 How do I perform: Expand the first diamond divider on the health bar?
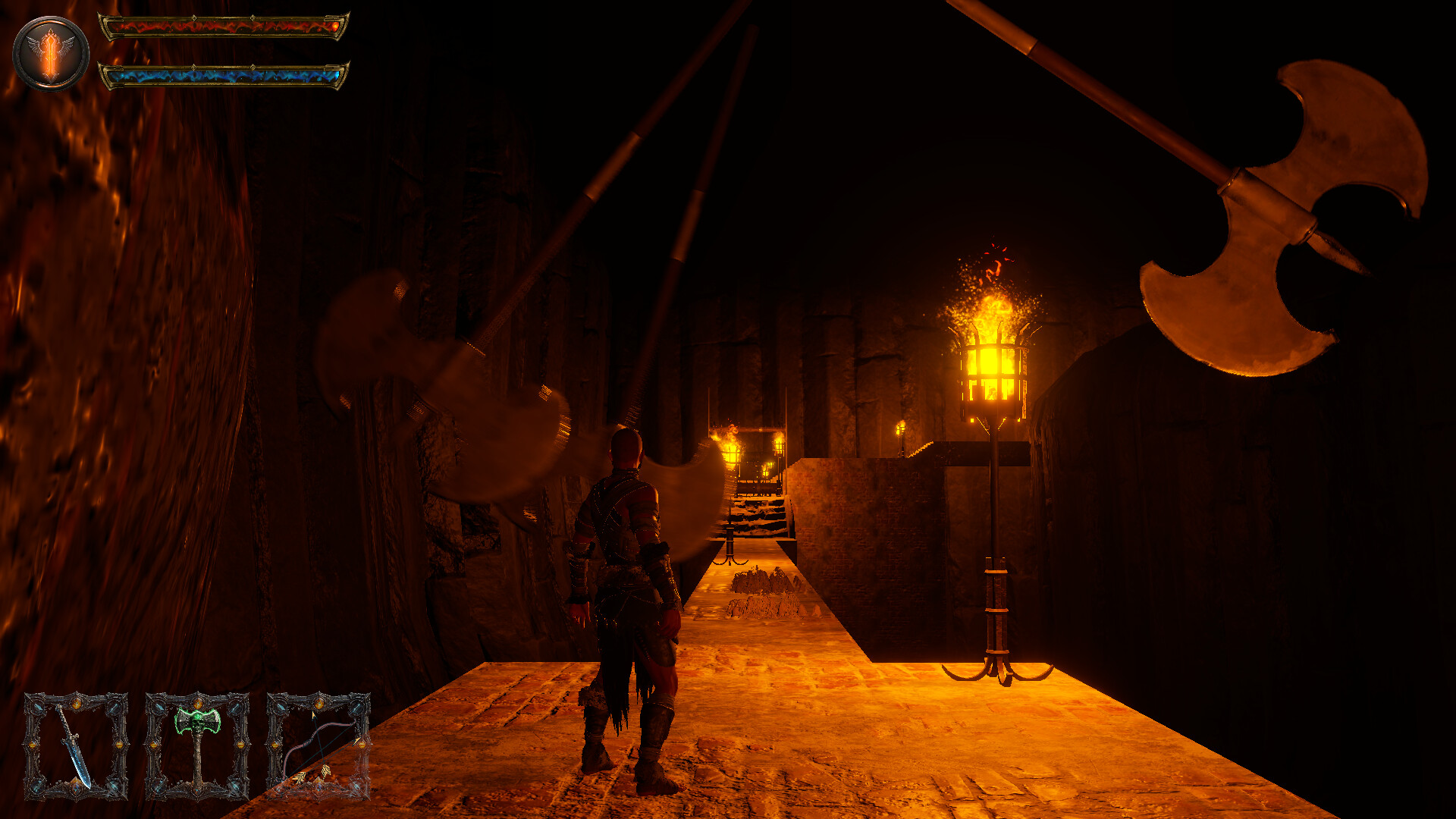pos(194,17)
